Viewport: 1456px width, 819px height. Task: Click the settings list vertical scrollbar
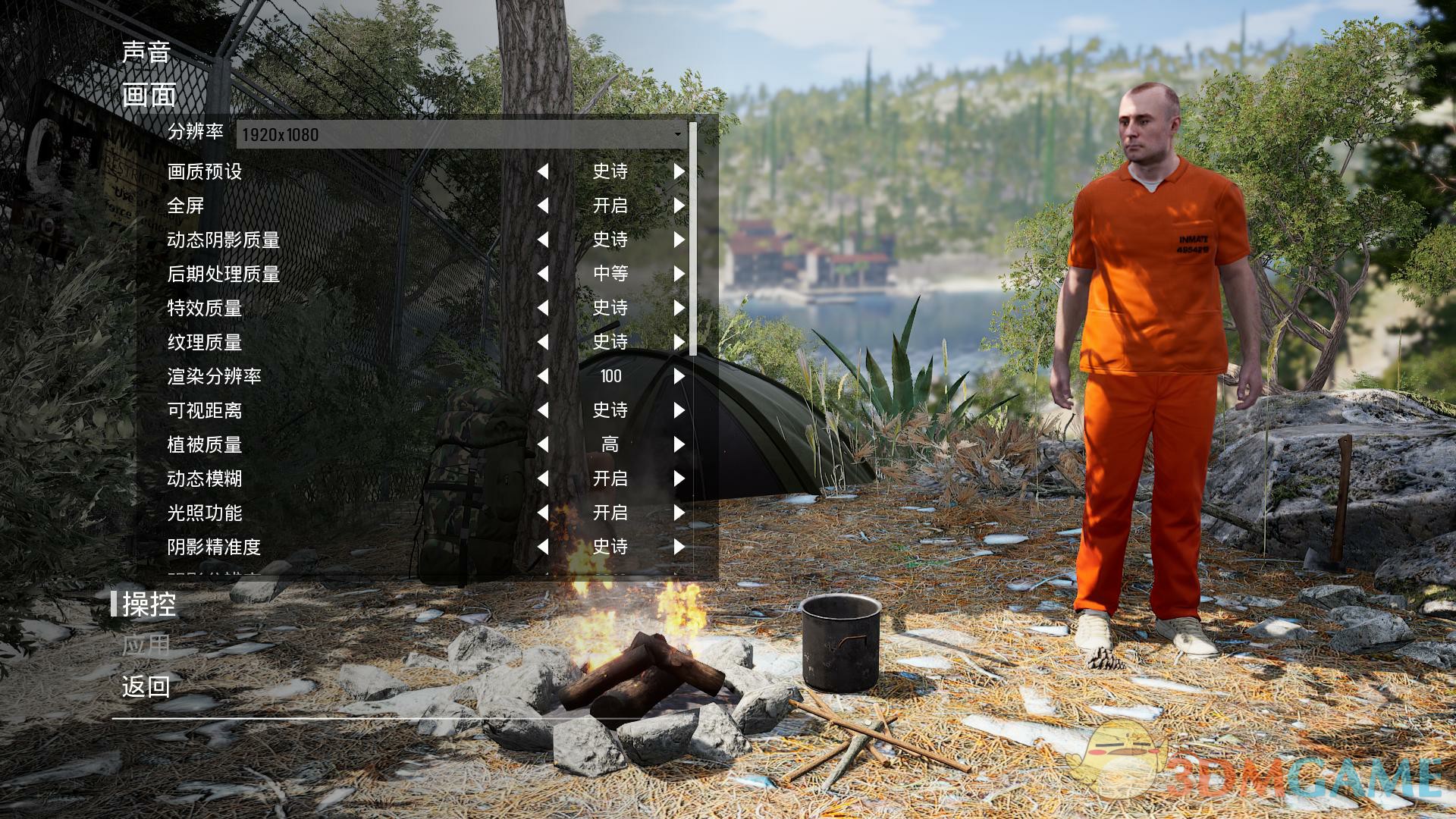click(693, 239)
